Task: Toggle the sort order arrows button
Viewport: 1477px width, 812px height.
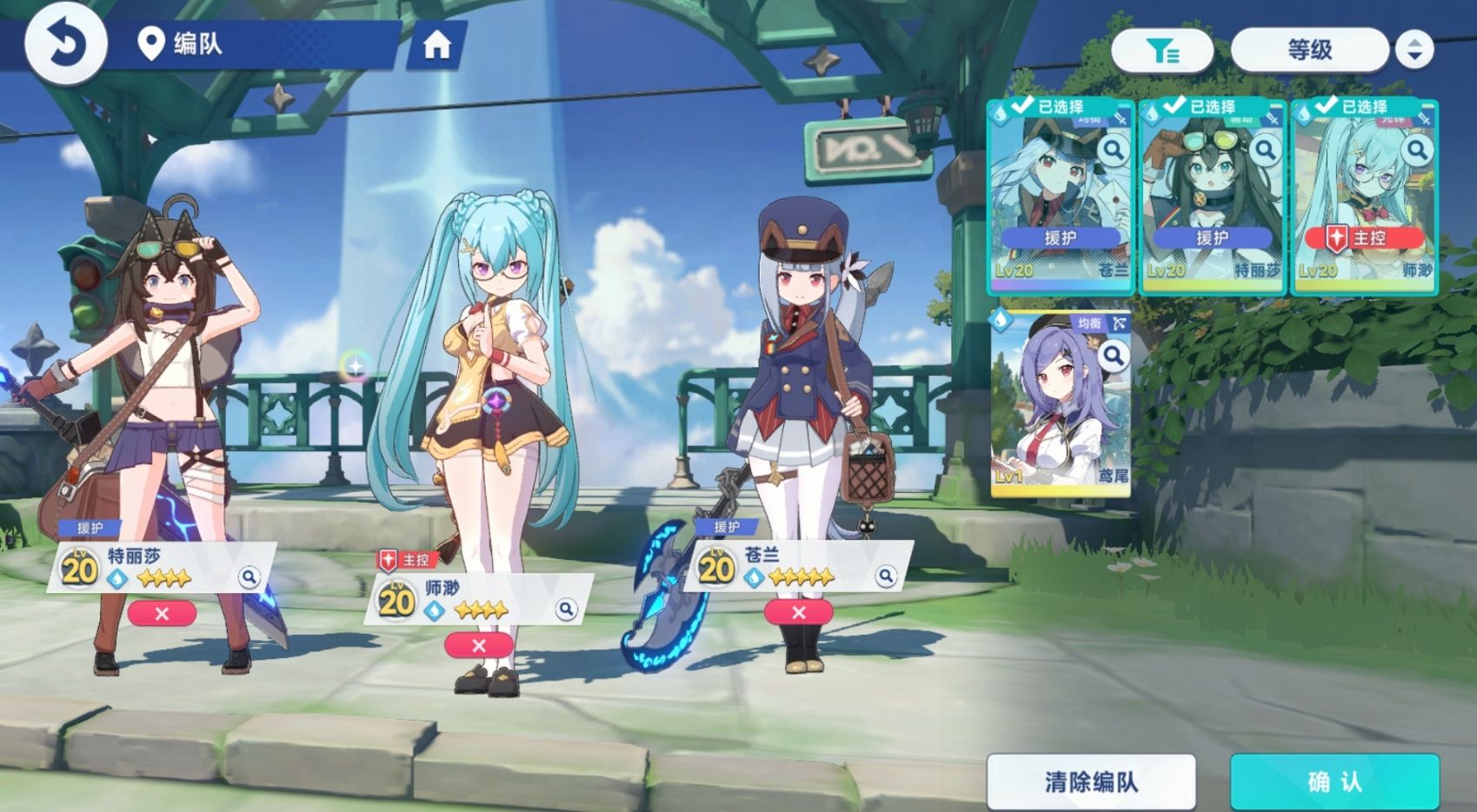Action: [x=1414, y=50]
